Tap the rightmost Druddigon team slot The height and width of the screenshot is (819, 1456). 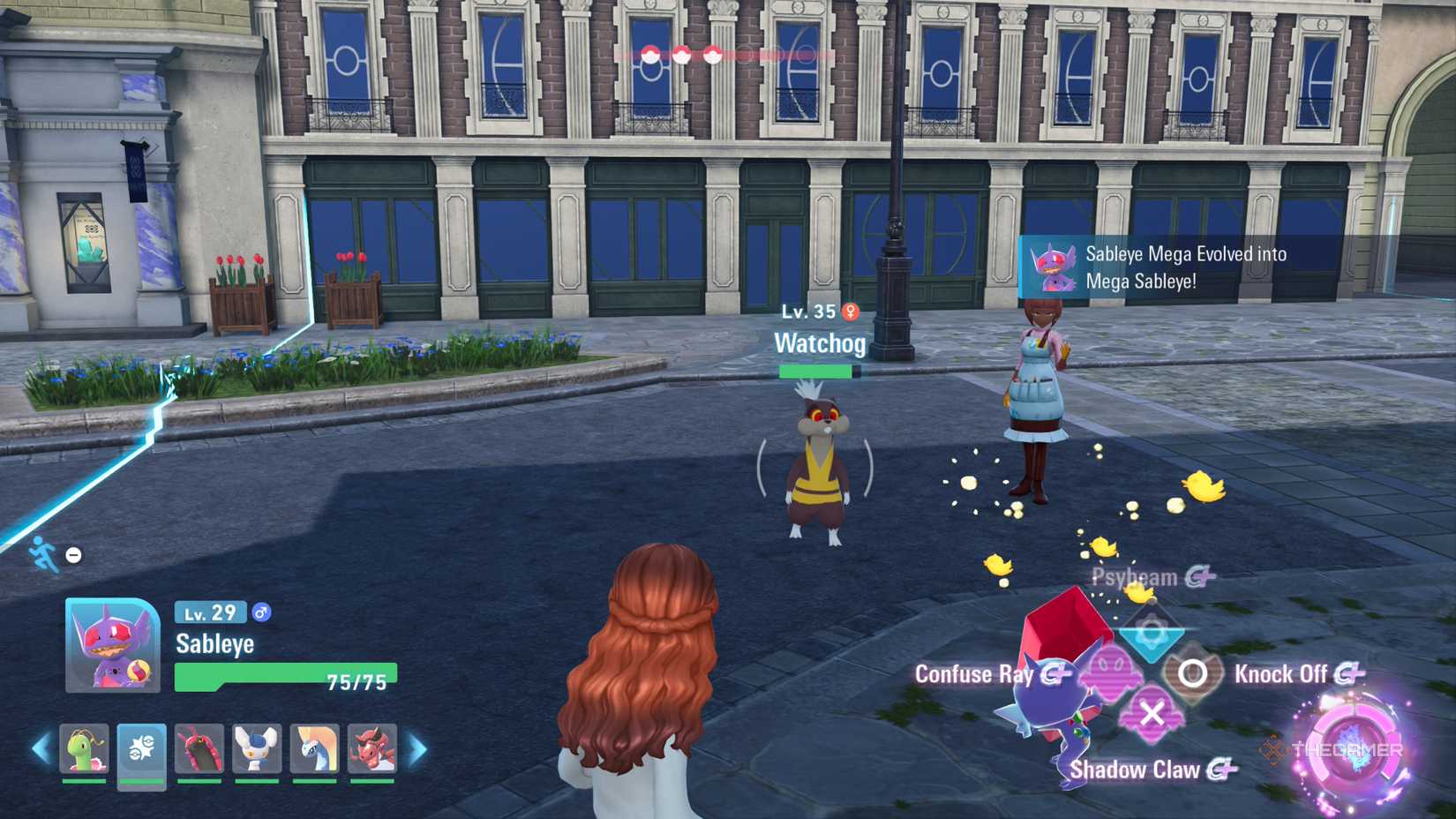[x=372, y=749]
